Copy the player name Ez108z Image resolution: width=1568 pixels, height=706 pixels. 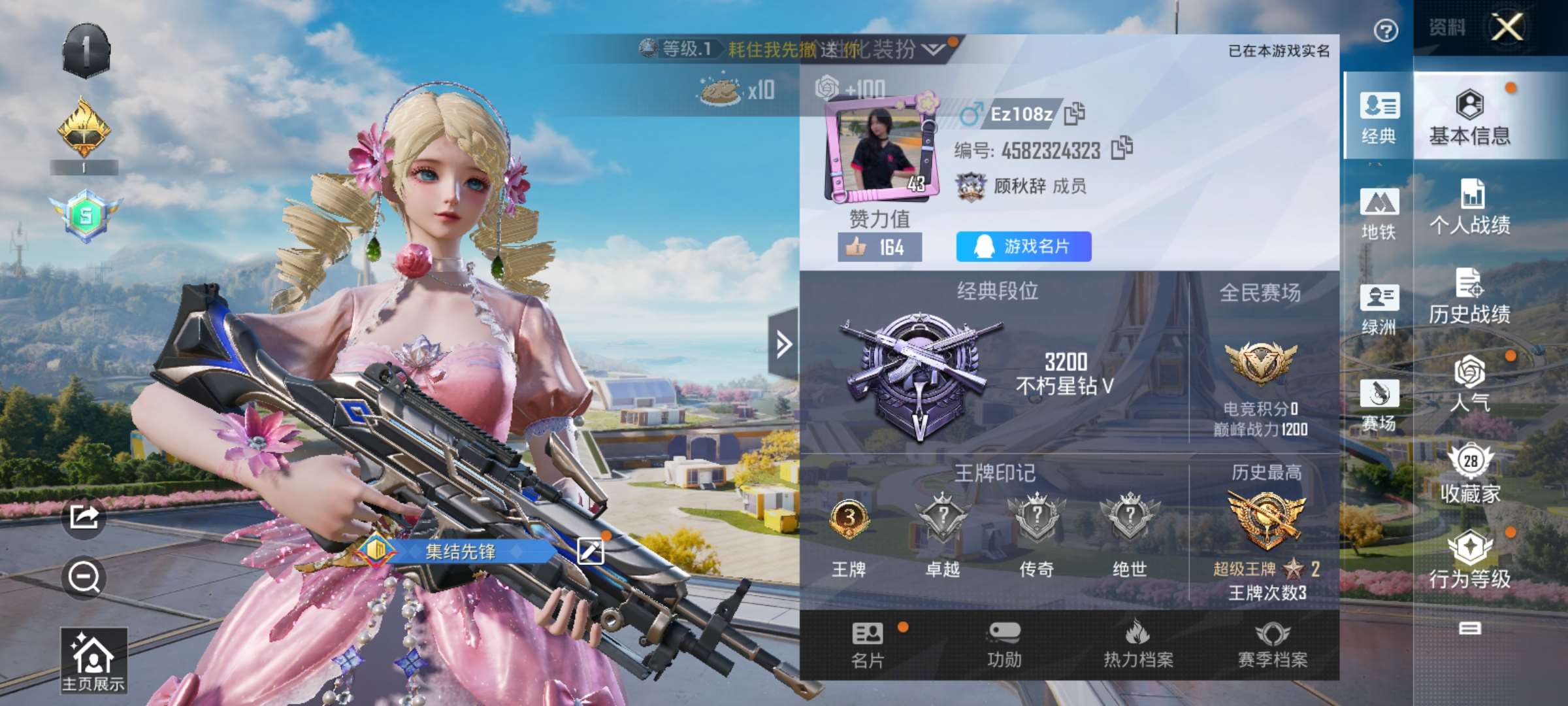tap(1074, 114)
